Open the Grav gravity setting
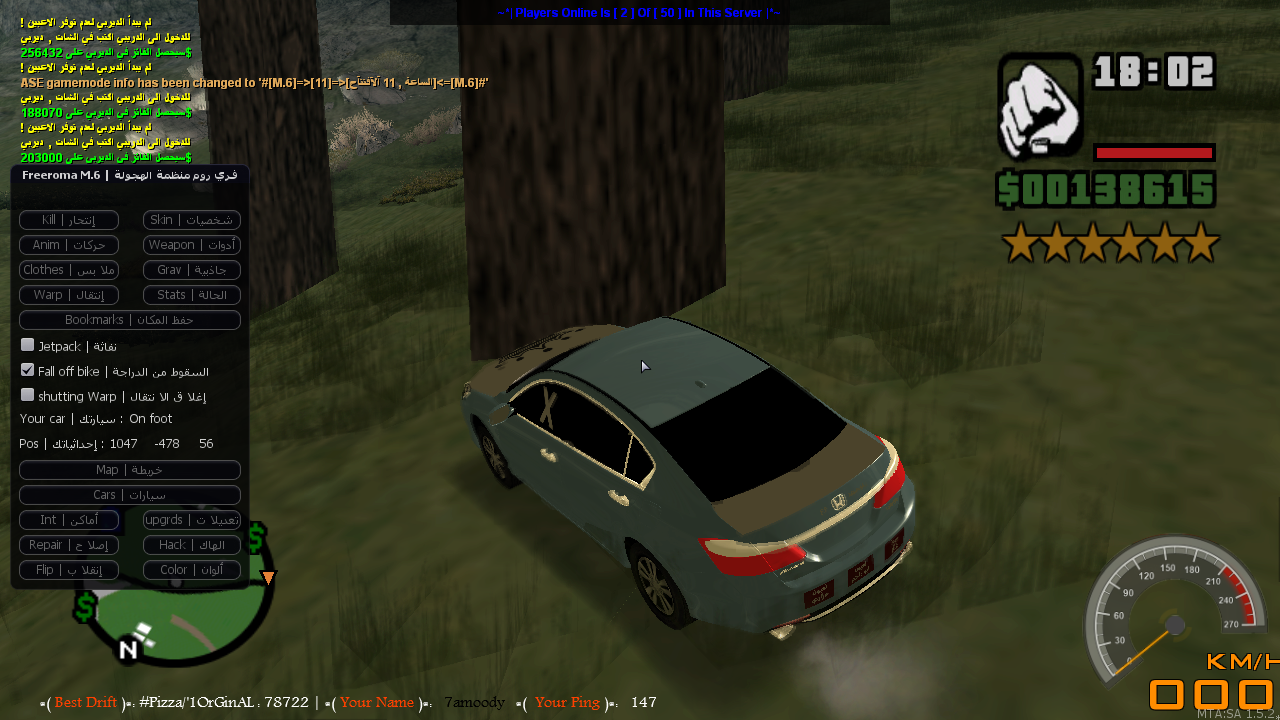The width and height of the screenshot is (1280, 720). tap(192, 270)
